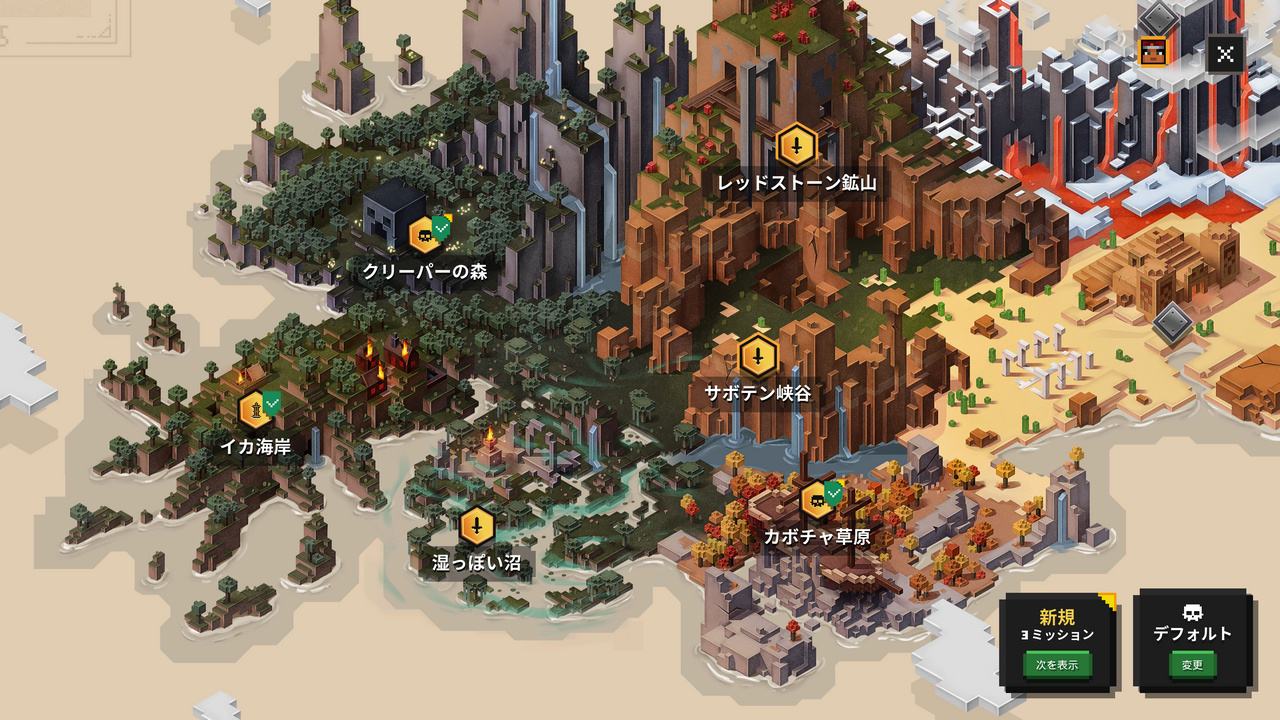Click the green 変更 button under デフォルト
1280x720 pixels.
[1192, 664]
